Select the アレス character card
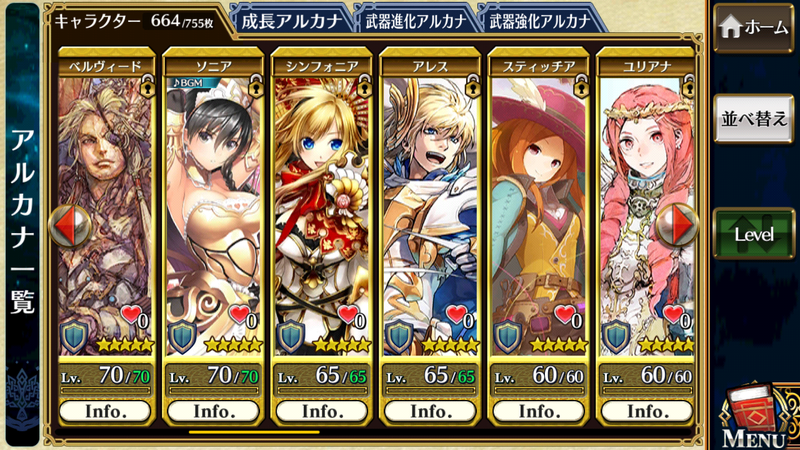 430,210
